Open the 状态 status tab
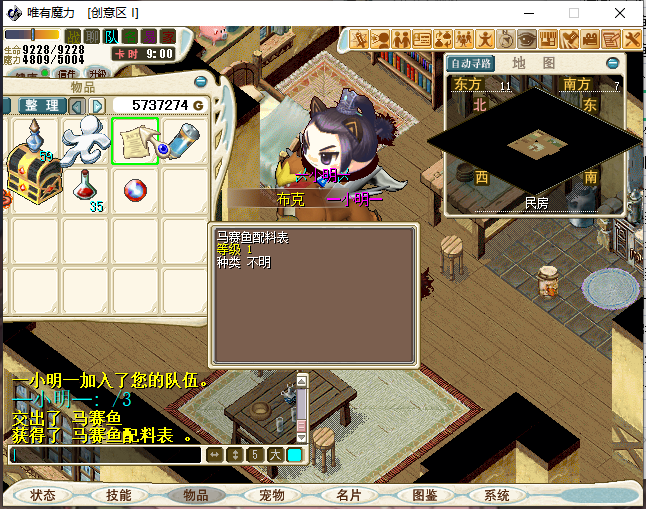646x509 pixels. [43, 495]
